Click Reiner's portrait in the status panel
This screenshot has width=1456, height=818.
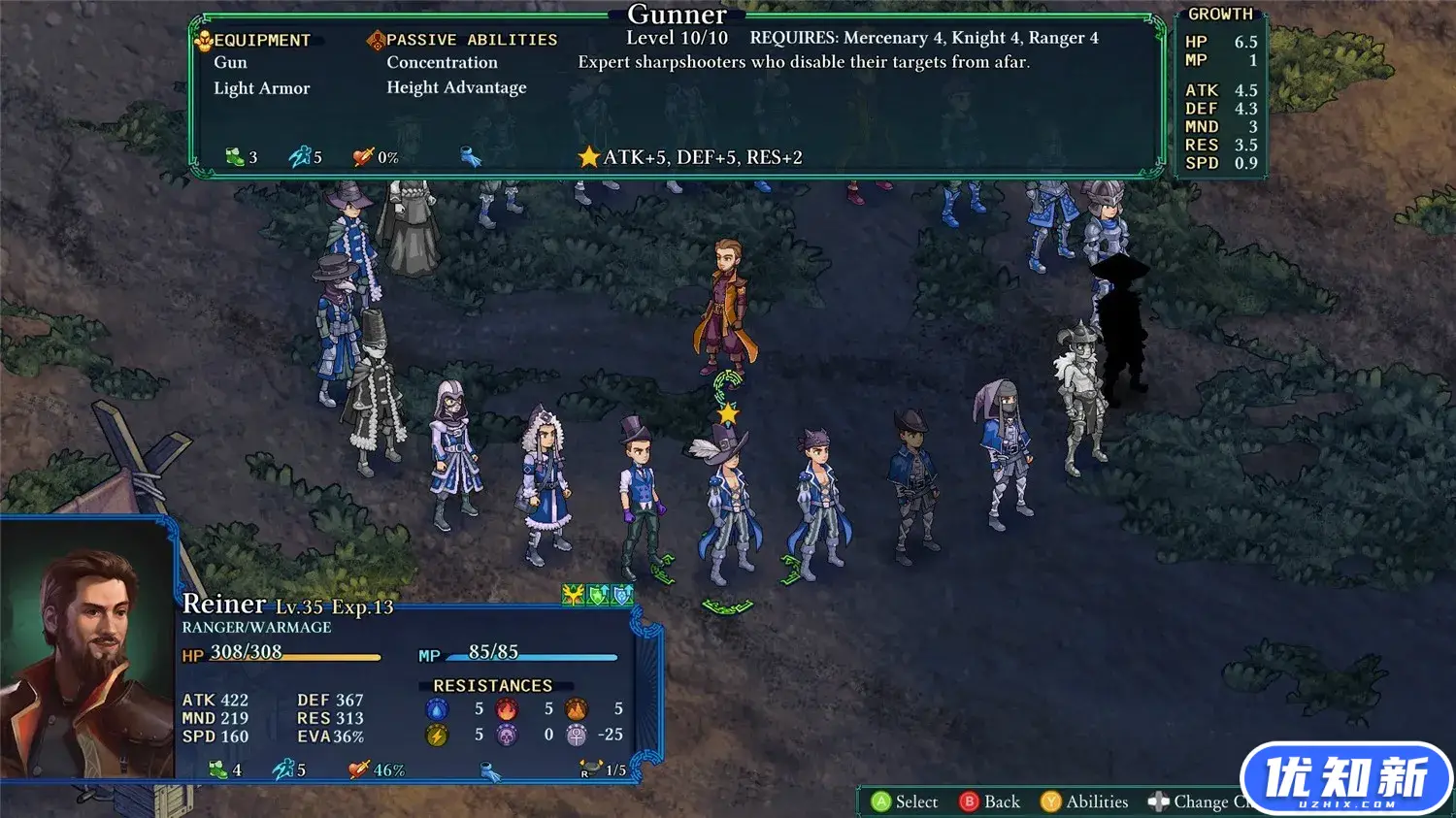pyautogui.click(x=87, y=660)
